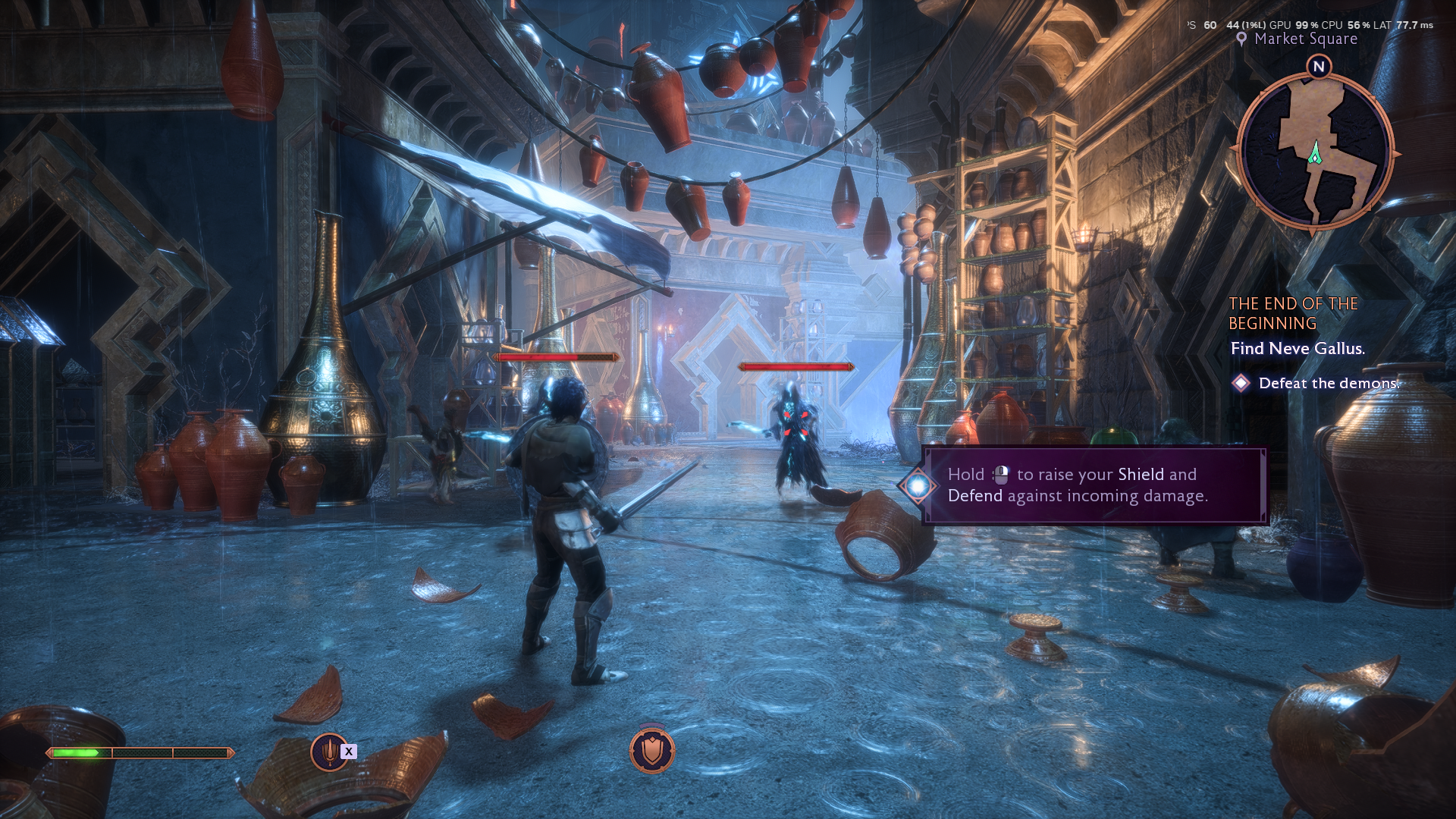1456x819 pixels.
Task: Click the north compass marker on minimap
Action: (x=1319, y=67)
